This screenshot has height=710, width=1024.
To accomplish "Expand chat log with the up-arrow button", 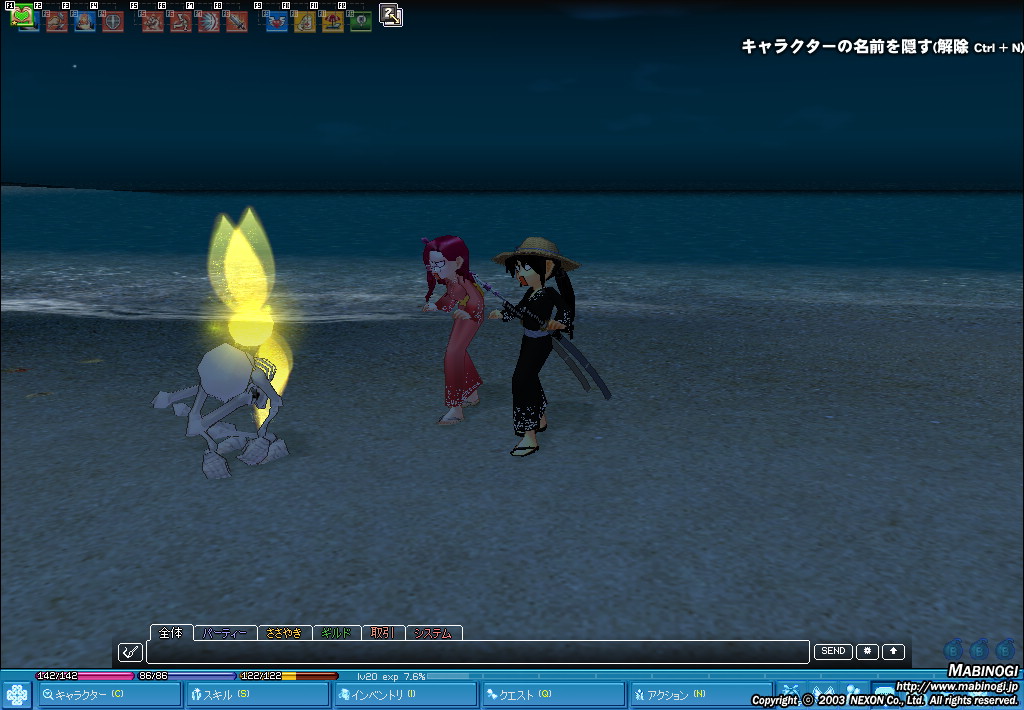I will pos(893,651).
